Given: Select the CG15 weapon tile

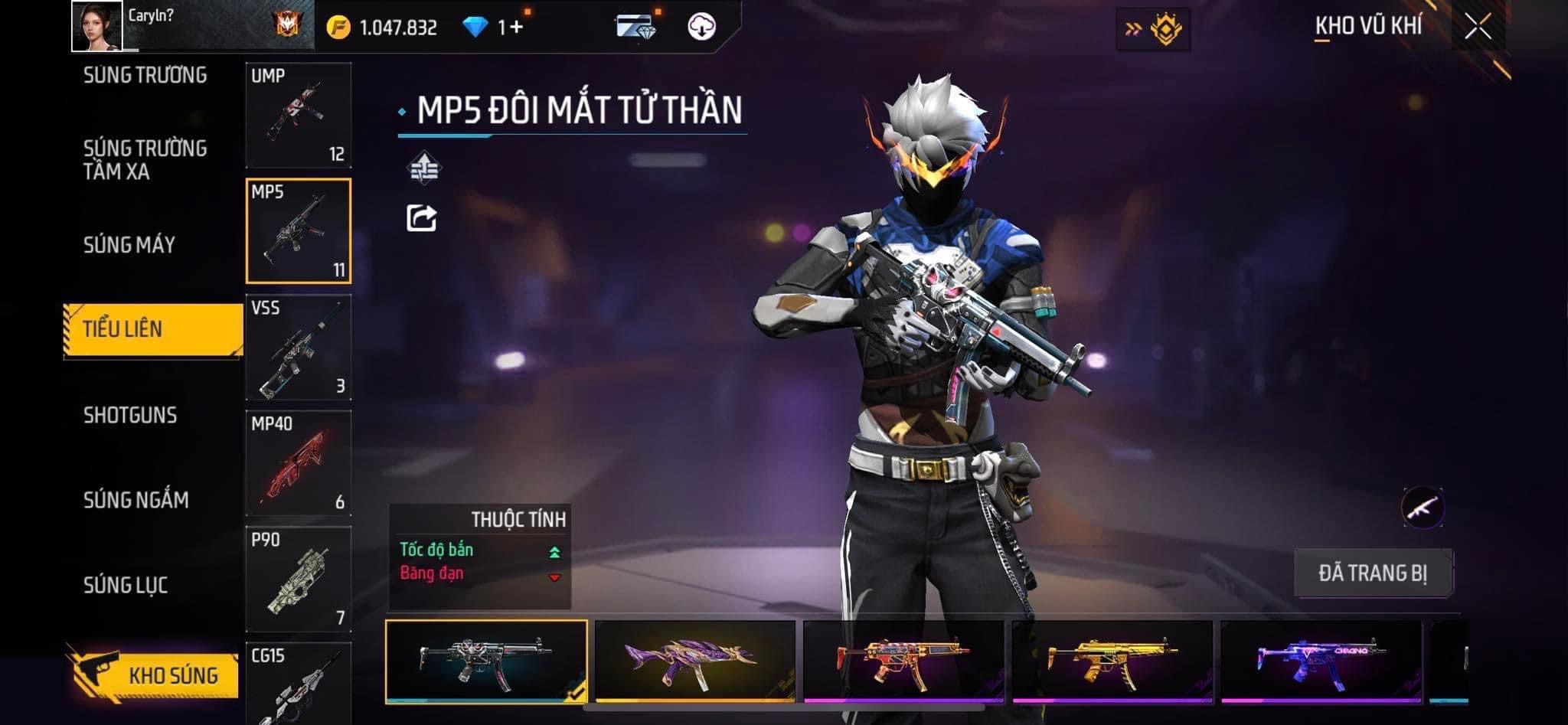Looking at the screenshot, I should point(299,684).
